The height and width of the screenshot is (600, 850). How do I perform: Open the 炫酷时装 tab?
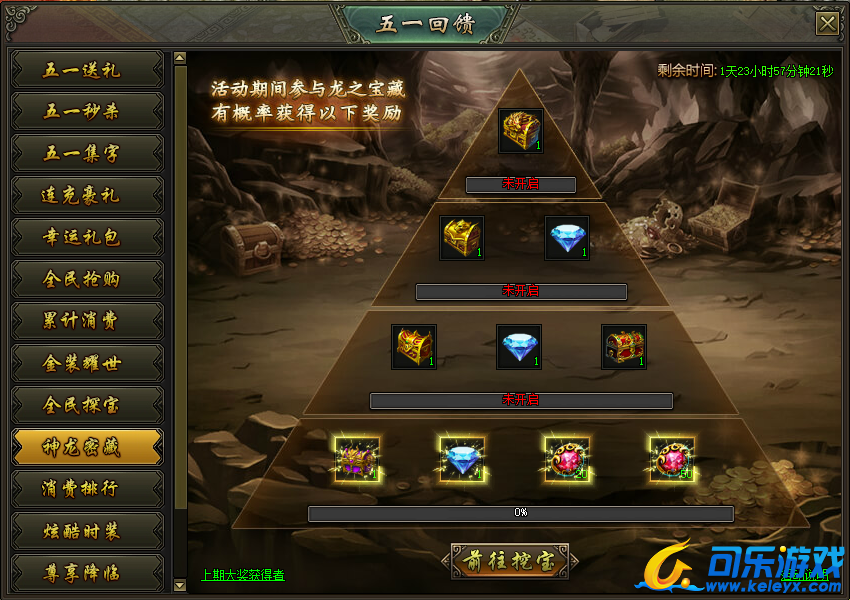87,531
